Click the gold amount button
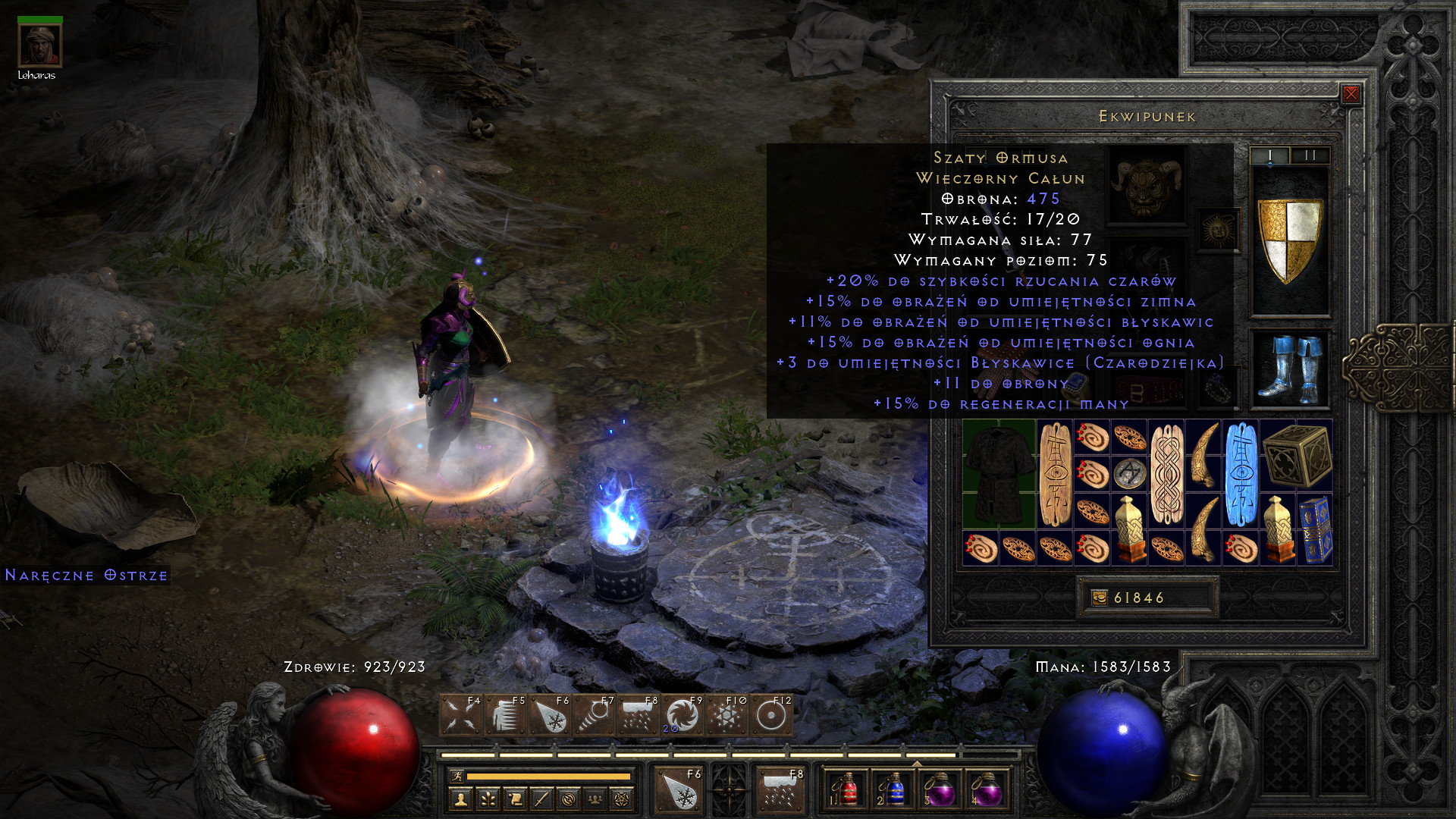The image size is (1456, 819). (x=1147, y=598)
